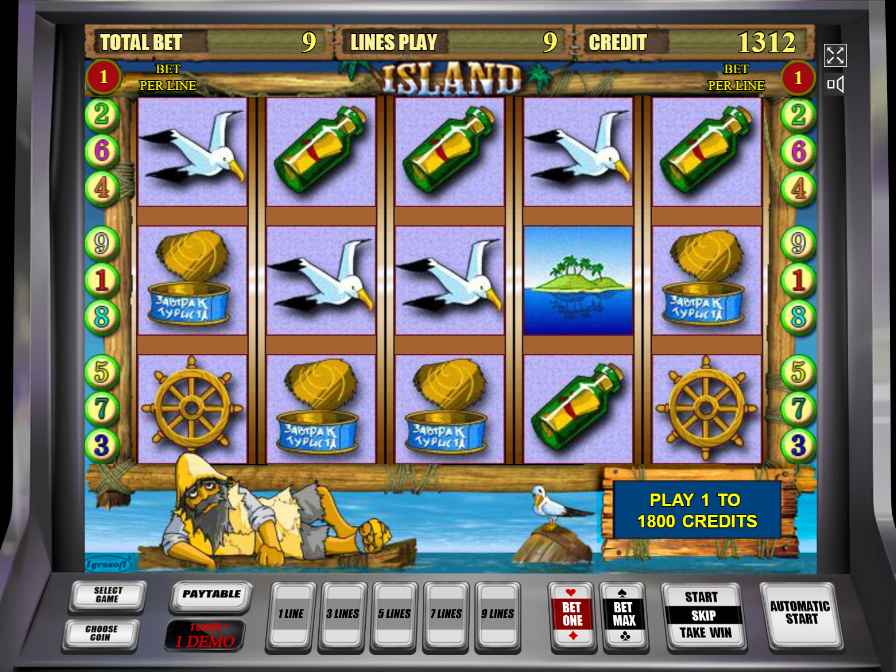Enable Automatic Start
896x672 pixels.
799,614
